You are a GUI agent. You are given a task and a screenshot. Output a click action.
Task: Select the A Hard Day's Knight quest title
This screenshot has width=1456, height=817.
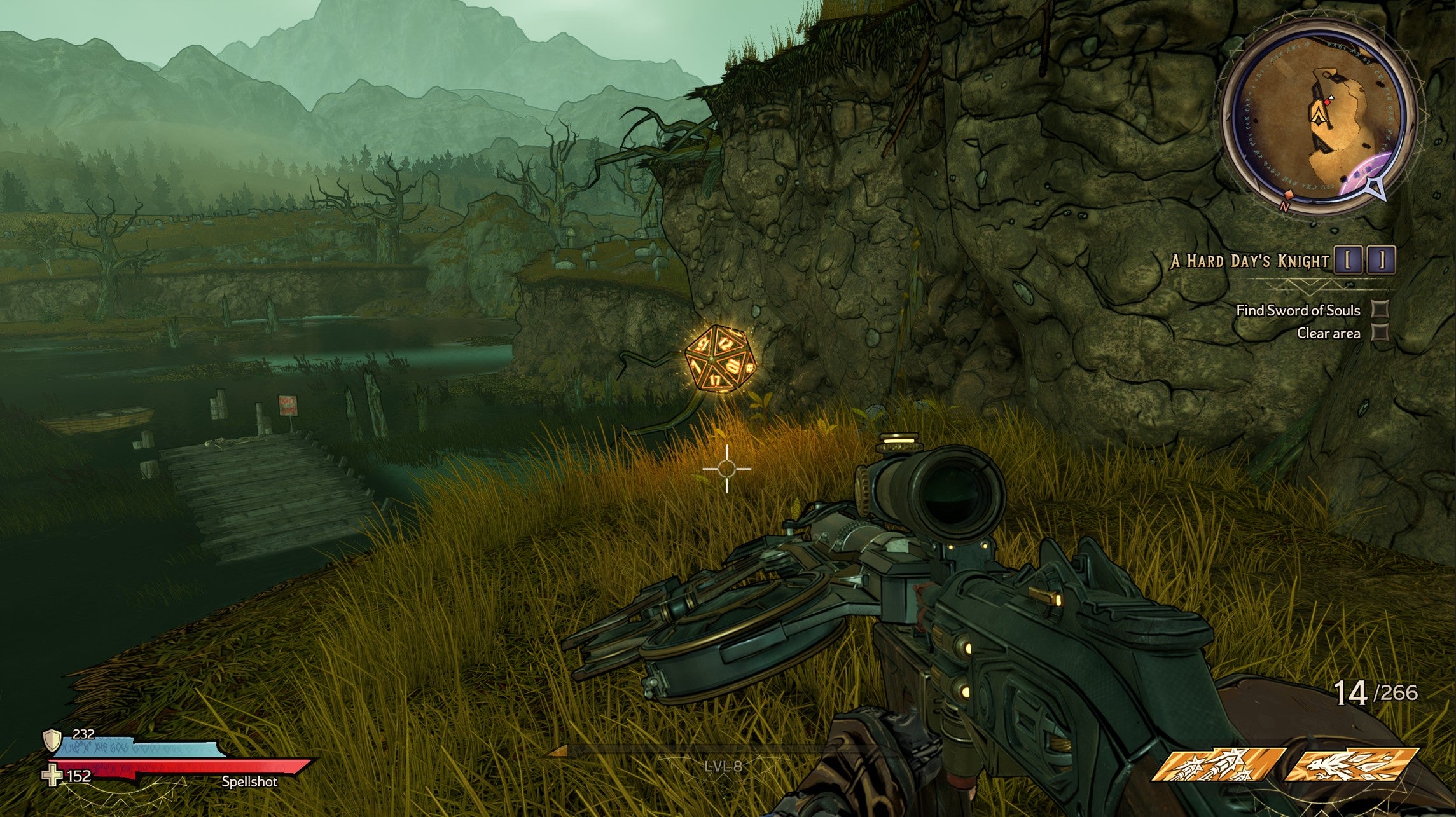[x=1250, y=261]
